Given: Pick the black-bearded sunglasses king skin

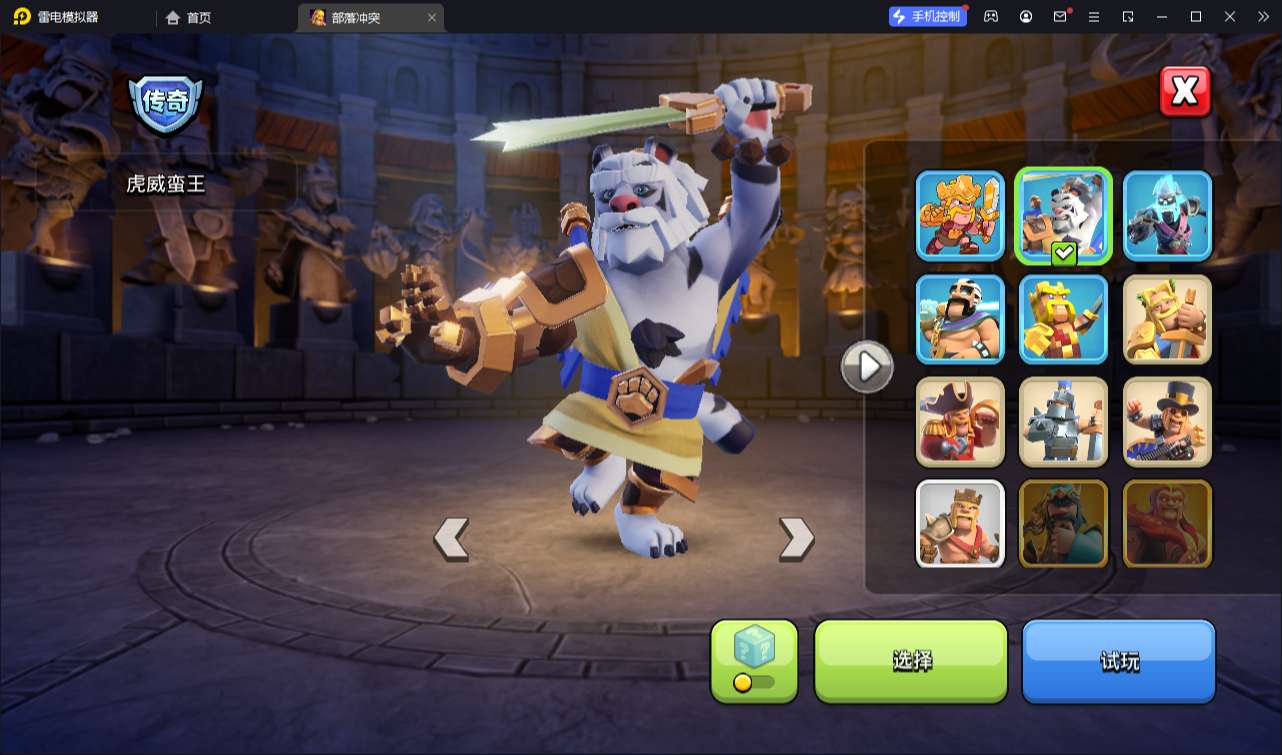Looking at the screenshot, I should tap(960, 319).
